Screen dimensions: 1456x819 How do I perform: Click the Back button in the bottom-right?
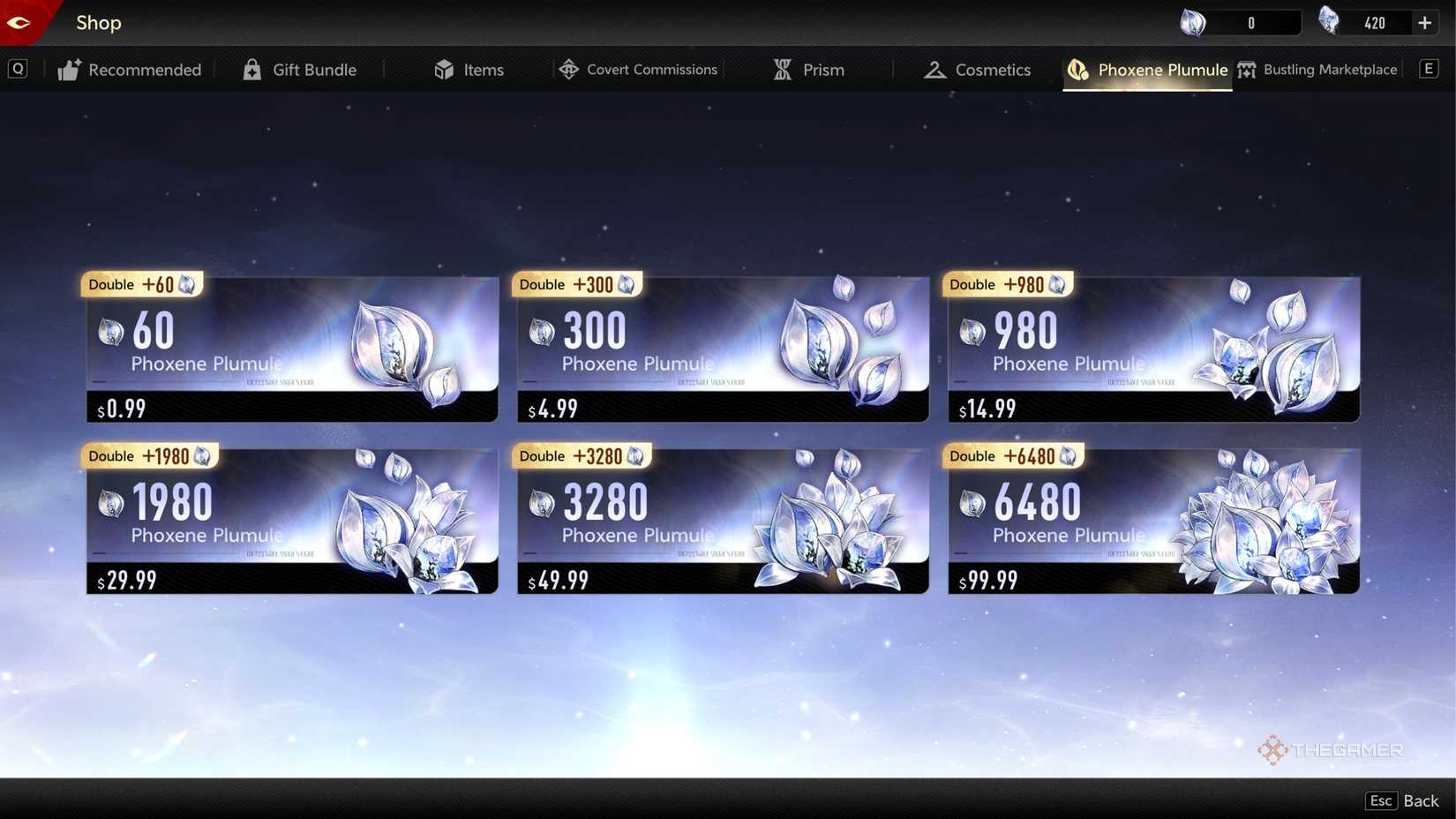pos(1420,800)
